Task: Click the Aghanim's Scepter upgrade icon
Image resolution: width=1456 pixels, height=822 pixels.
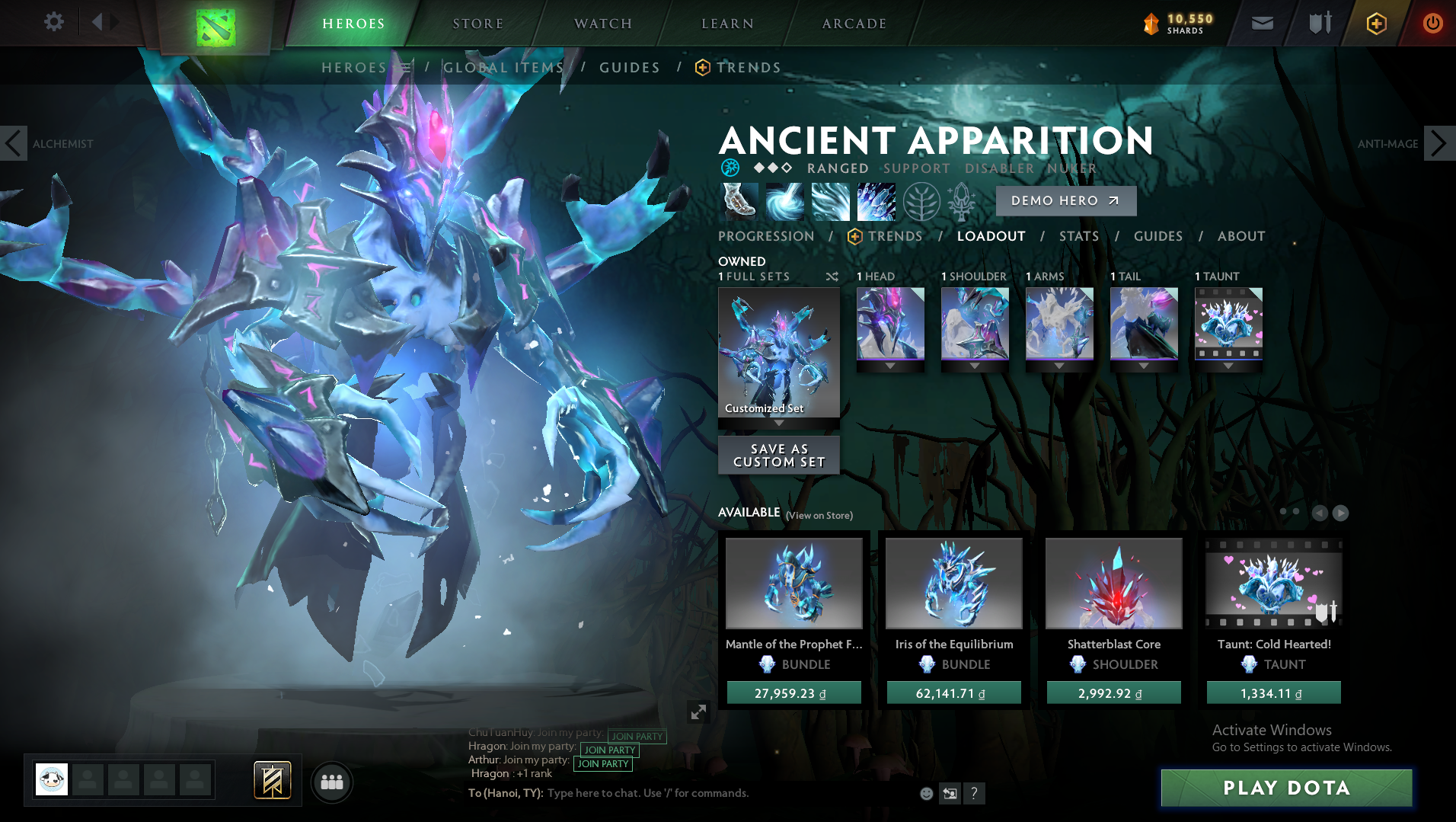Action: (x=961, y=200)
